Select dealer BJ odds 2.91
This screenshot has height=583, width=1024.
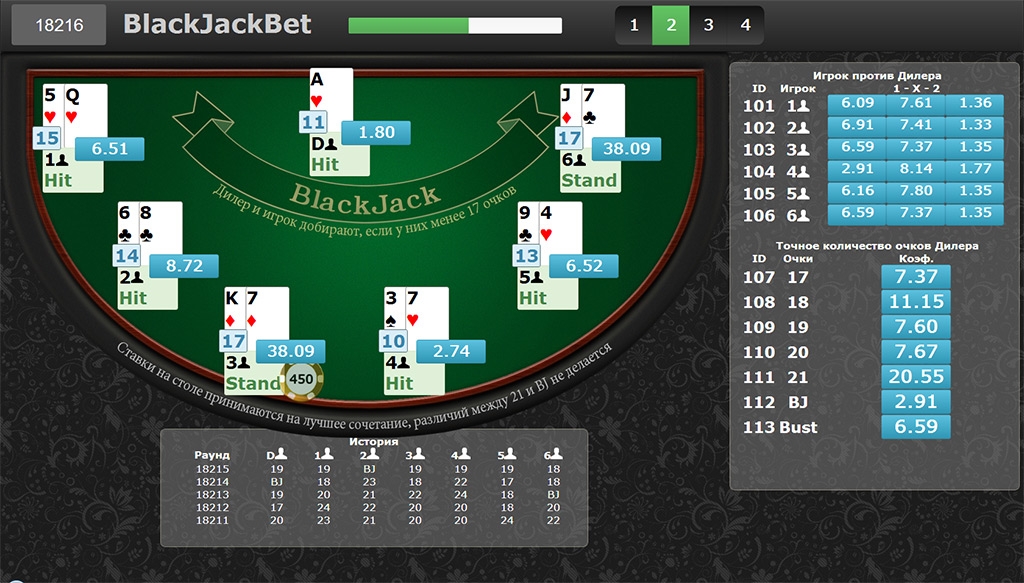point(916,401)
